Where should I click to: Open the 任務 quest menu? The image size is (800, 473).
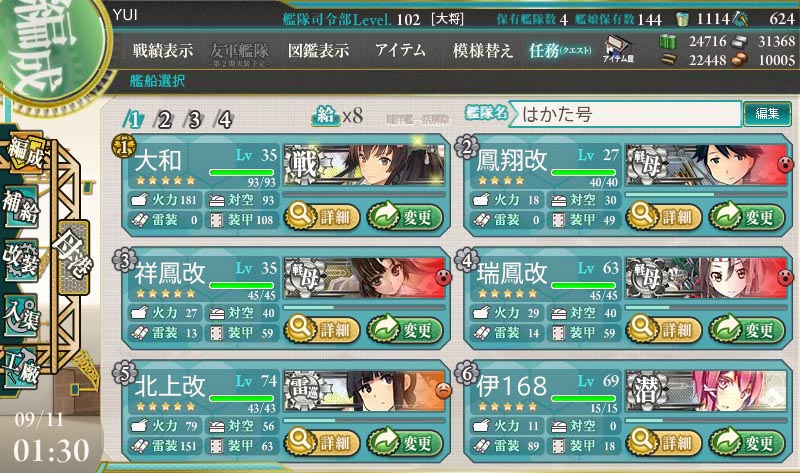tap(560, 50)
